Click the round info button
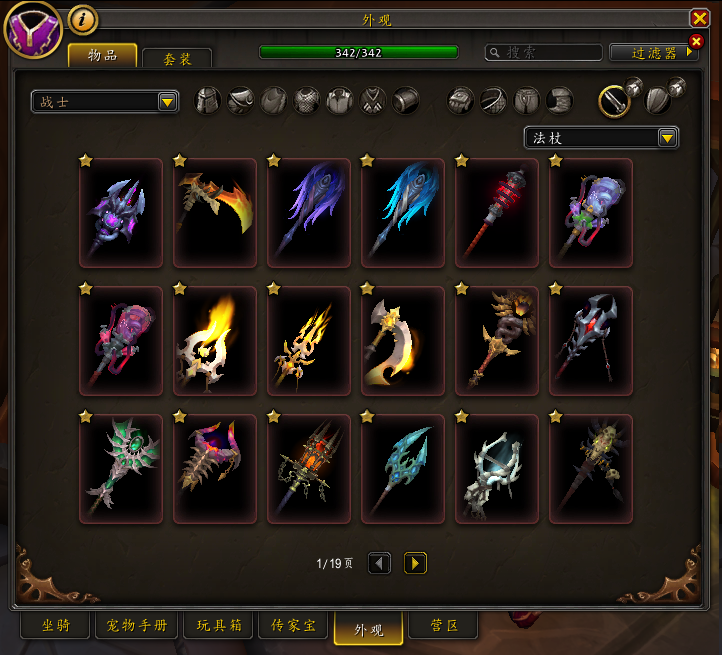 pos(83,19)
